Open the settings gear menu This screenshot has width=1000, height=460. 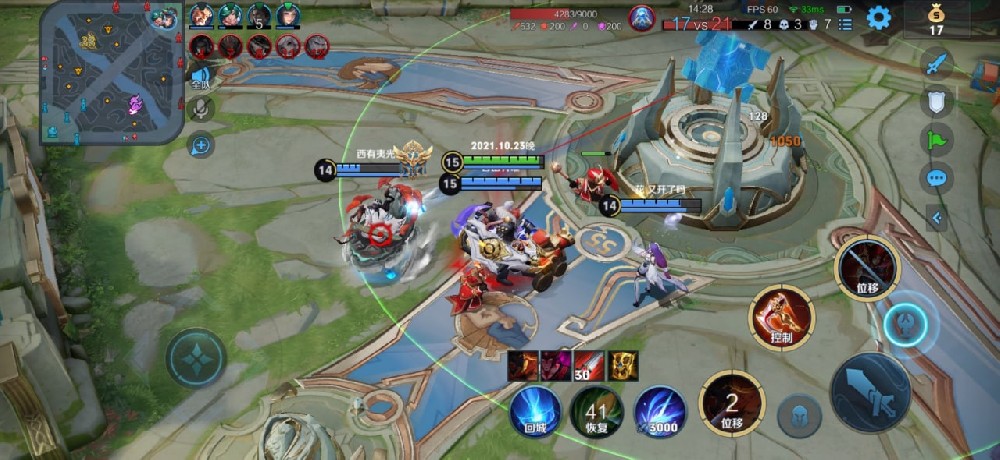click(x=879, y=17)
